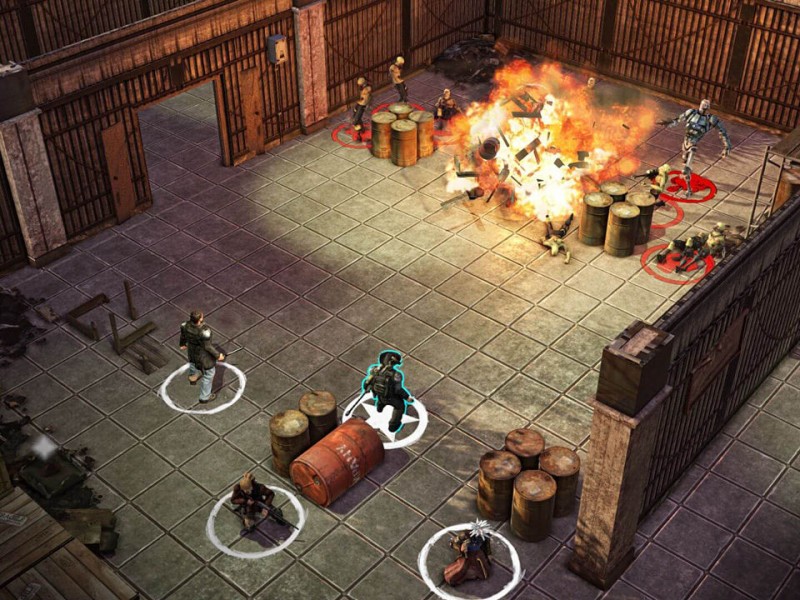Select the standing jacket-wearing squad member in the white circle

click(202, 355)
